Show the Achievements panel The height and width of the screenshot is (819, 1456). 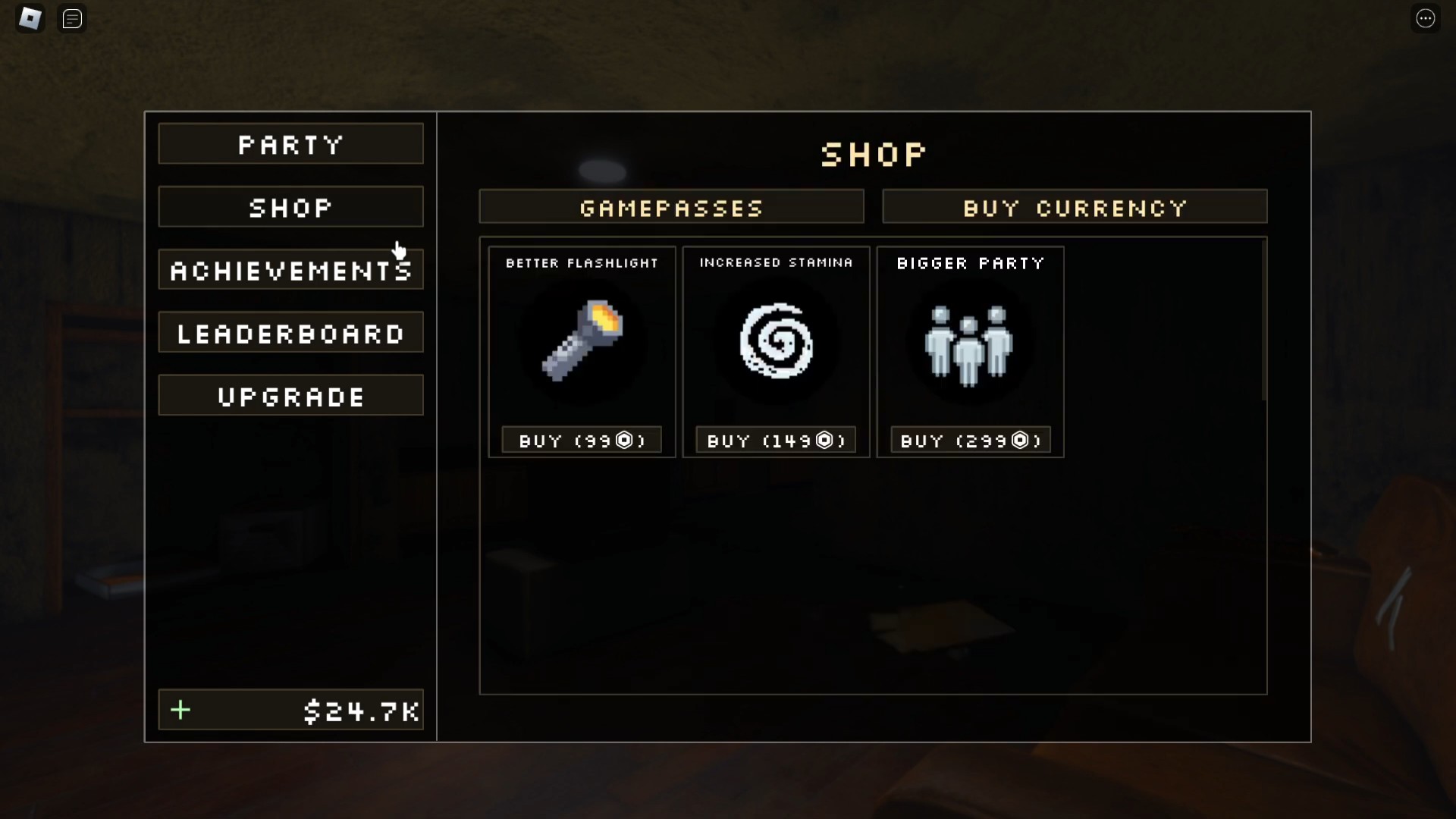click(290, 270)
